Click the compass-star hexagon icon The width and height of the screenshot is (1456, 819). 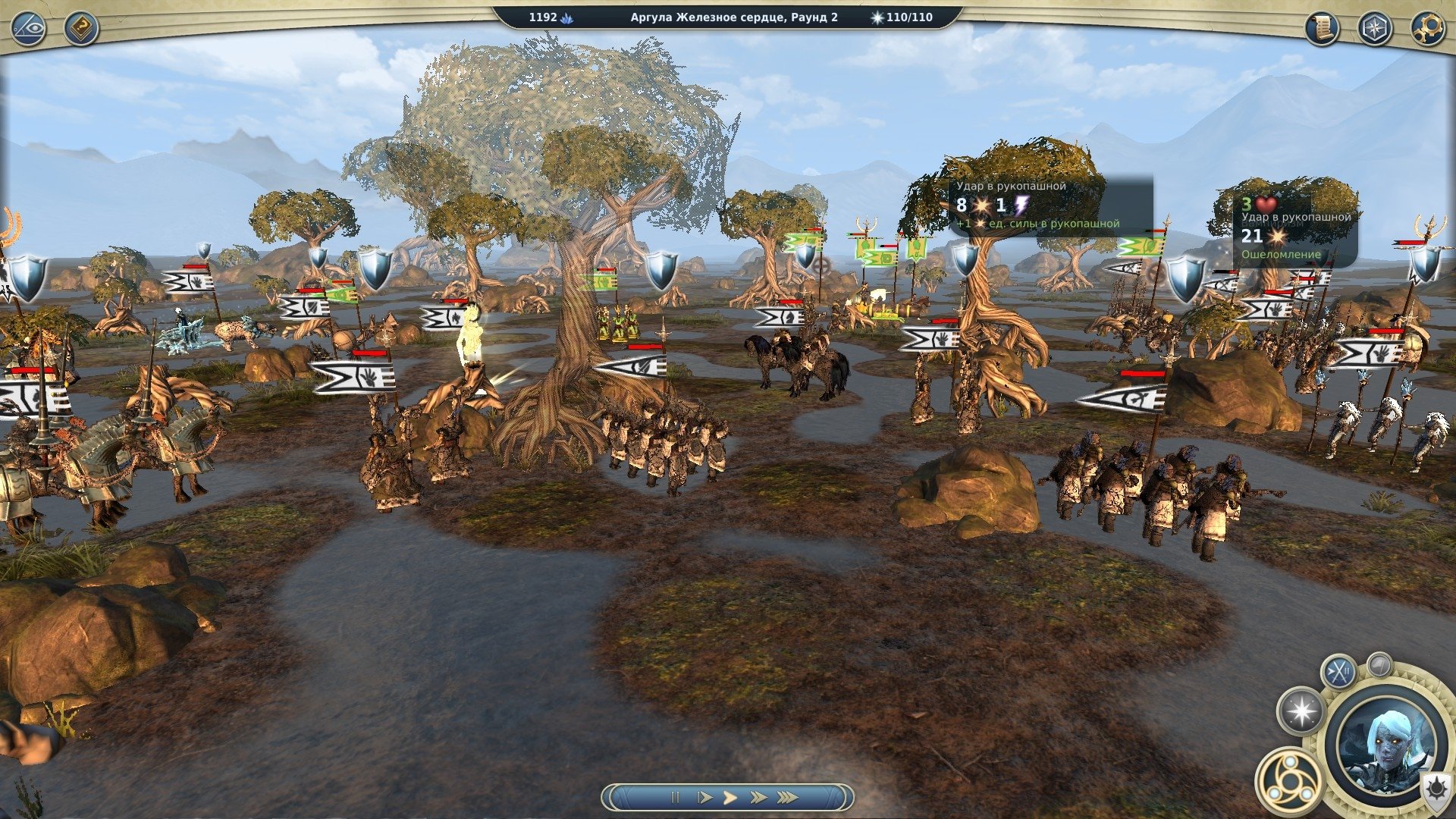point(1374,29)
